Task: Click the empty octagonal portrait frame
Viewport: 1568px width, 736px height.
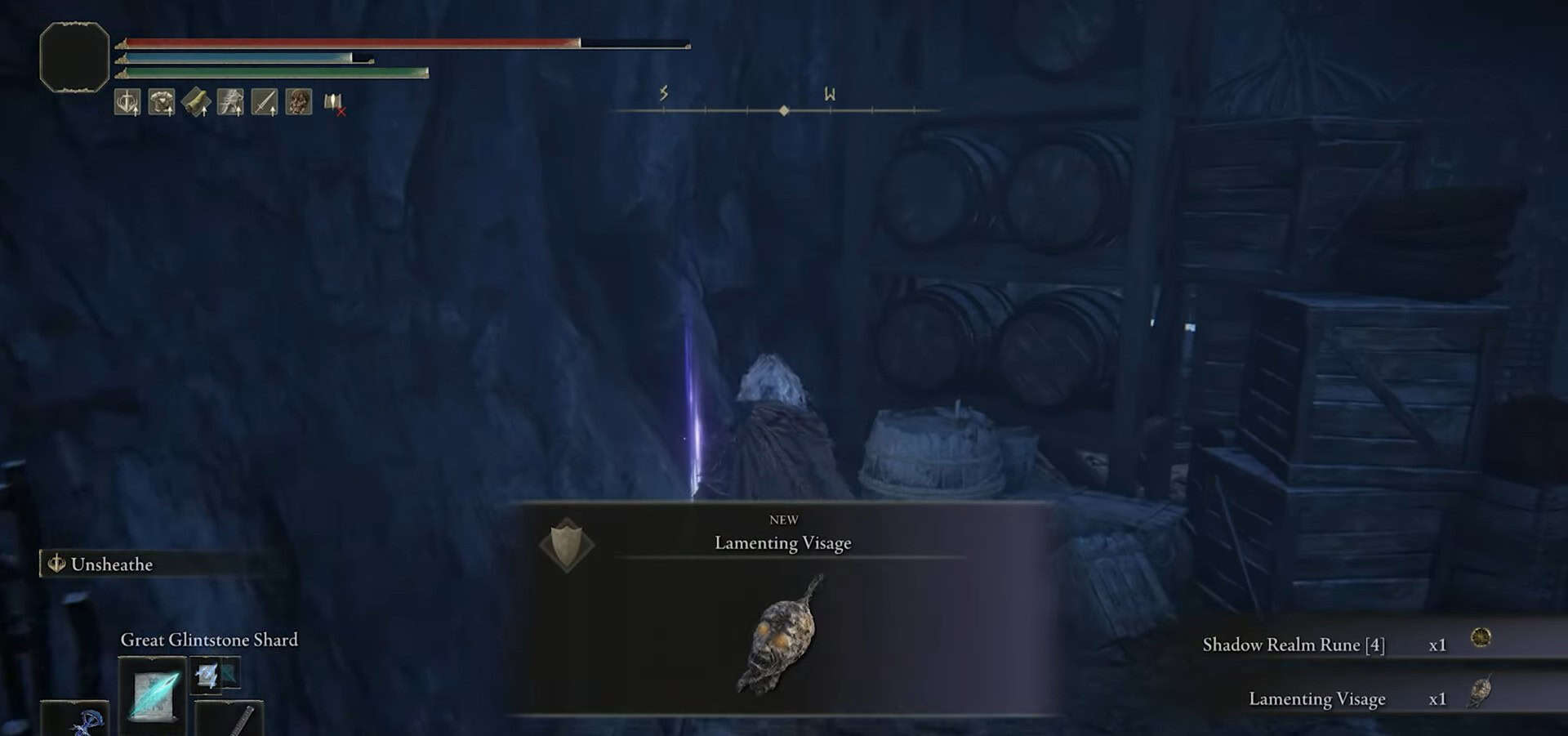Action: [x=74, y=57]
